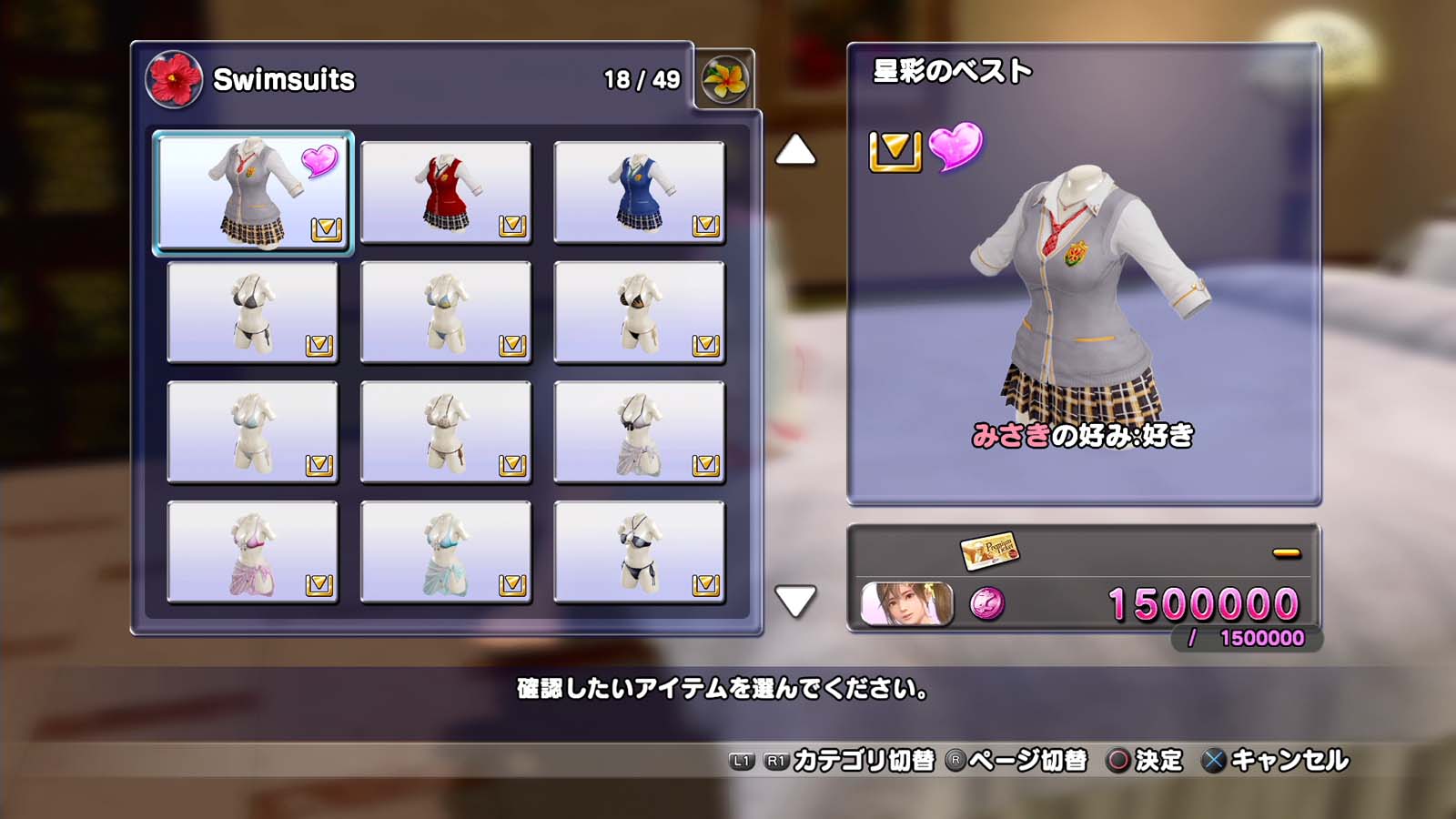Select the pink bikini with pink sarong
Viewport: 1456px width, 819px height.
[x=253, y=552]
